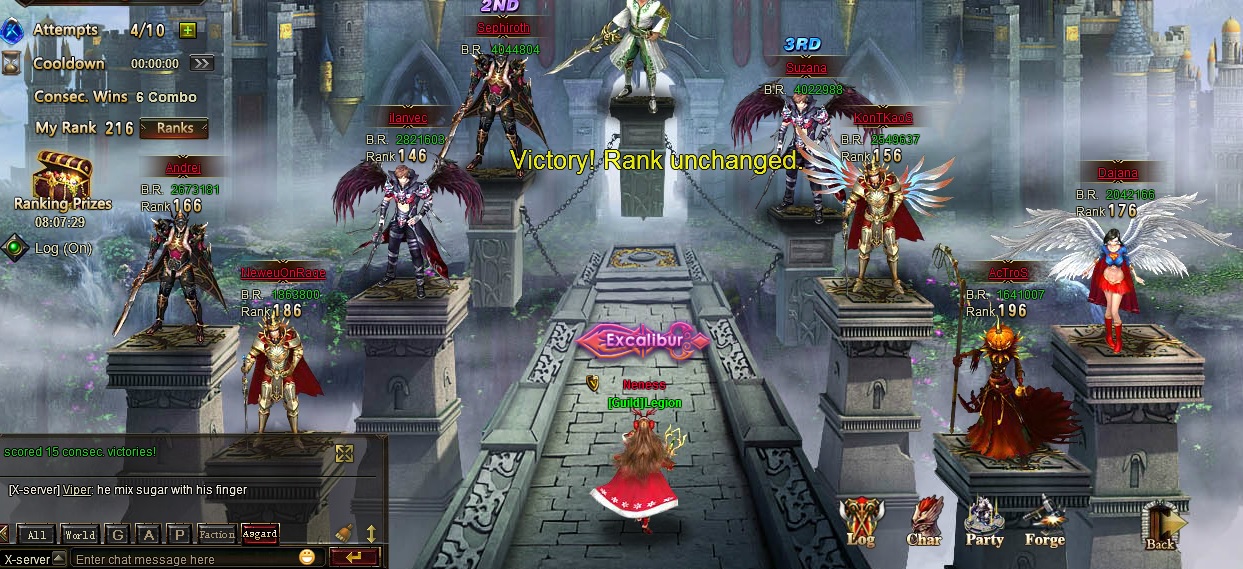Open the Ranking Prizes treasure chest
This screenshot has height=569, width=1243.
62,177
